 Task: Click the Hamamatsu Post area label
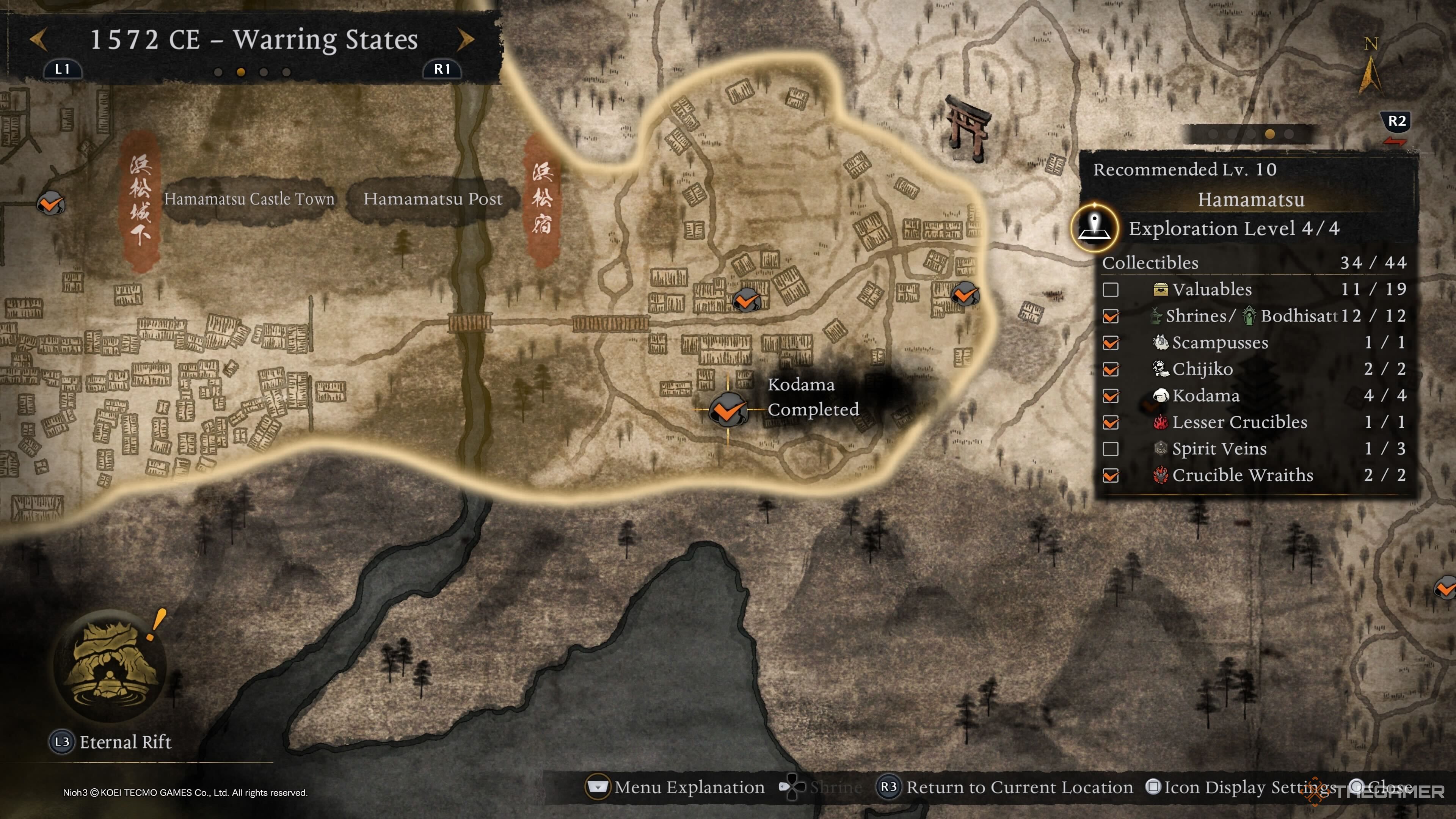[x=432, y=199]
